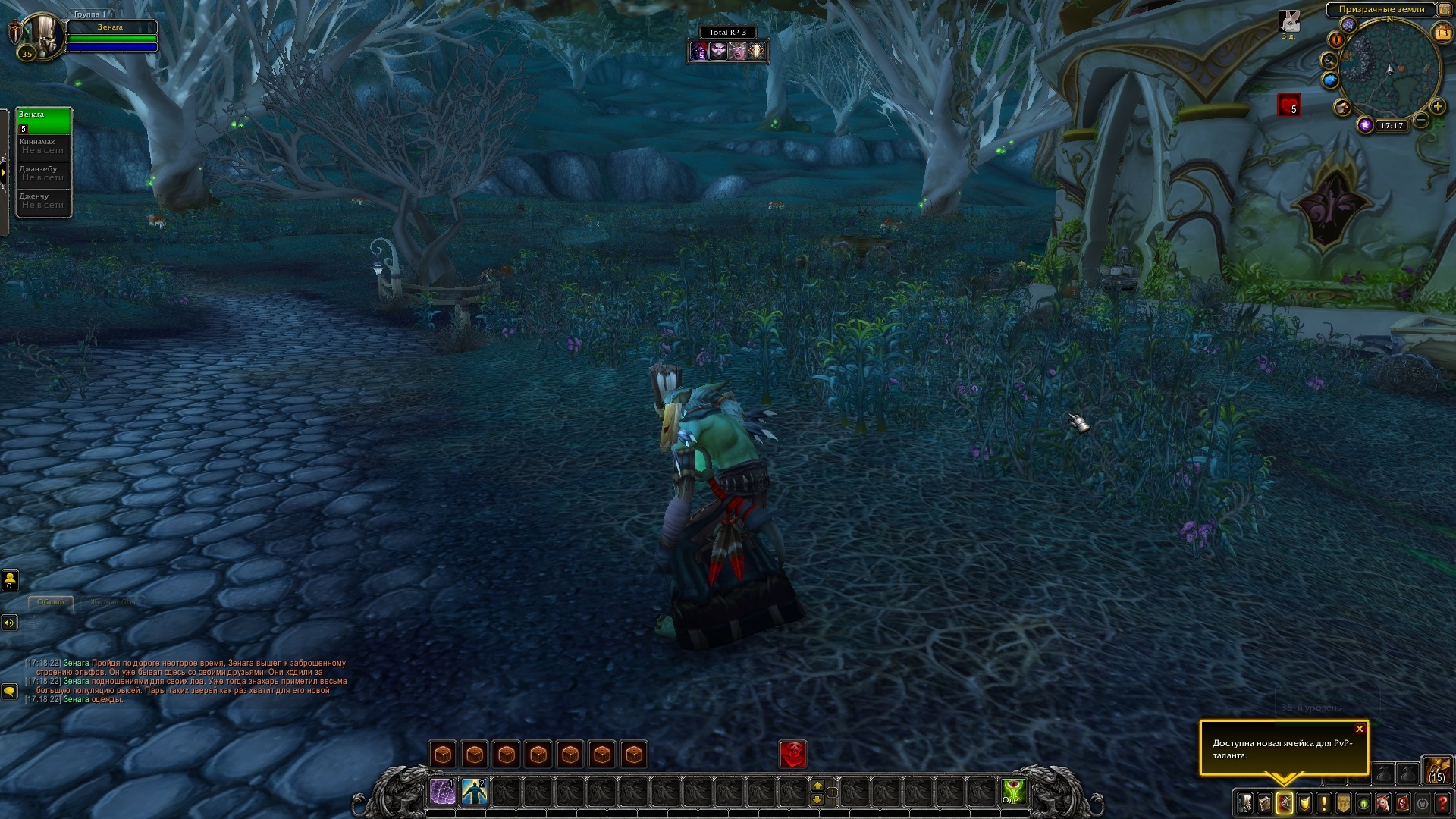Image resolution: width=1456 pixels, height=819 pixels.
Task: Click the red skull button above action bar
Action: tap(793, 754)
